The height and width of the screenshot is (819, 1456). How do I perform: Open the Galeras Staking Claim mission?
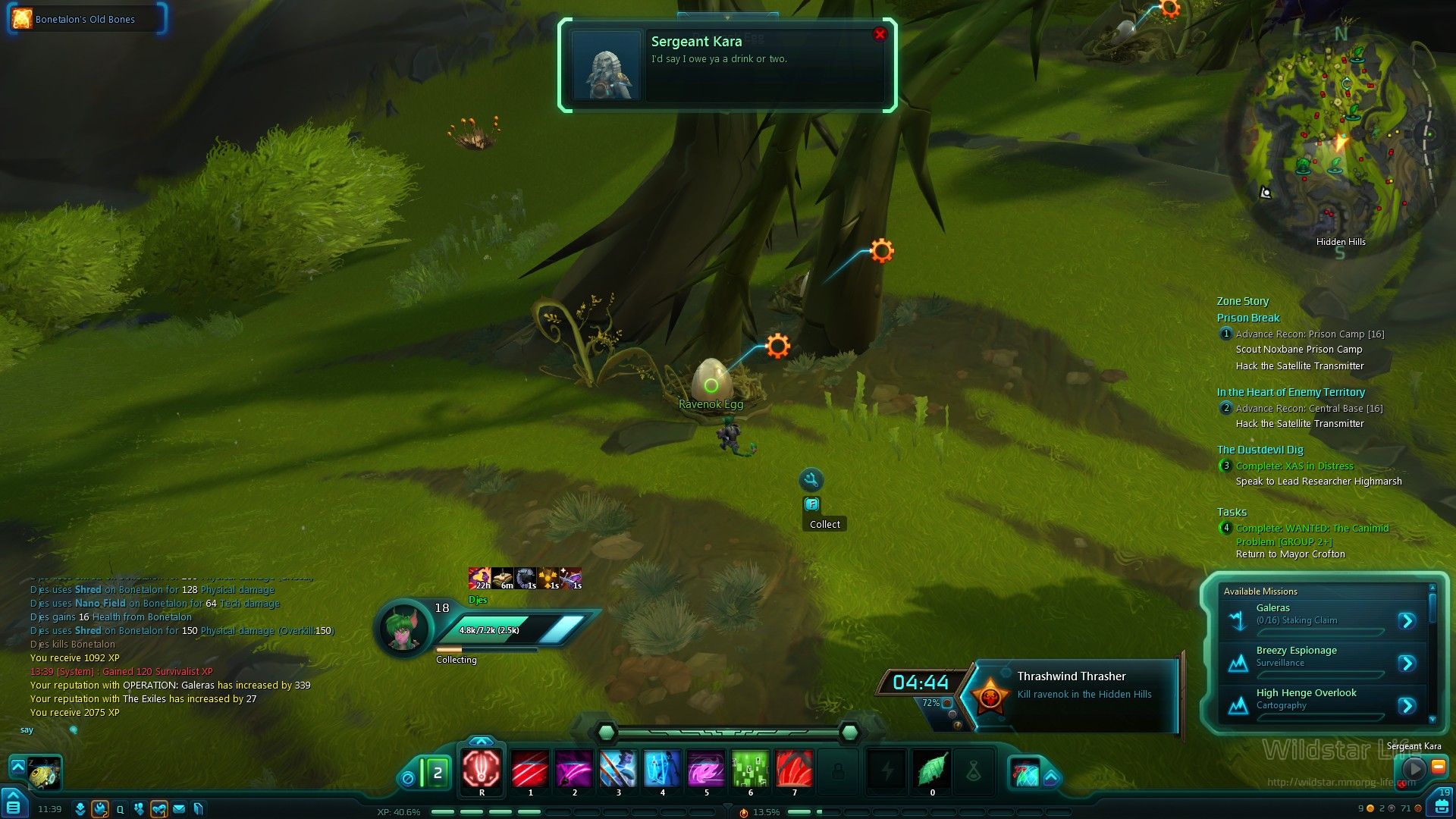point(1407,621)
